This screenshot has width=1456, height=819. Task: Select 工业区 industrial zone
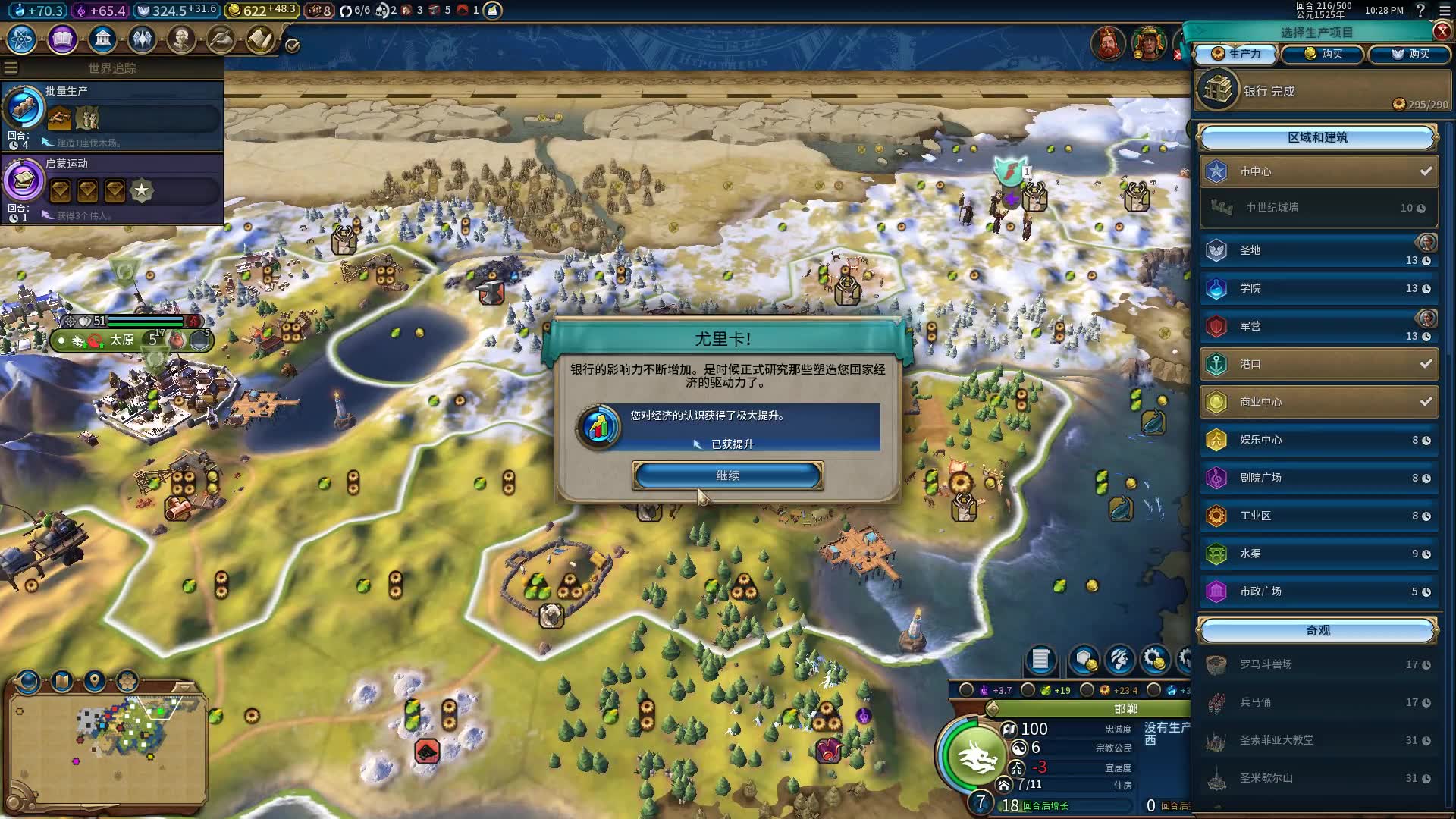pyautogui.click(x=1319, y=516)
